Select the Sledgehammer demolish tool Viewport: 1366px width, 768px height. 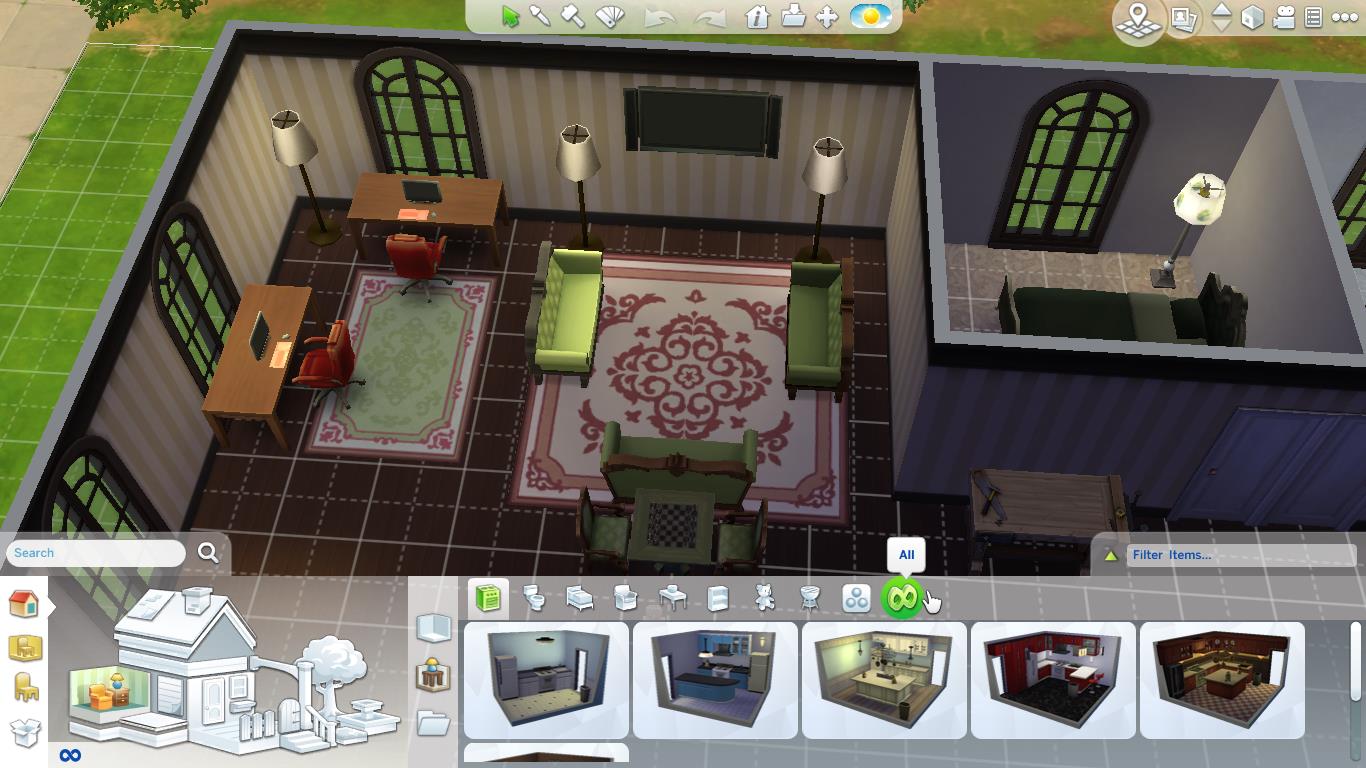575,16
